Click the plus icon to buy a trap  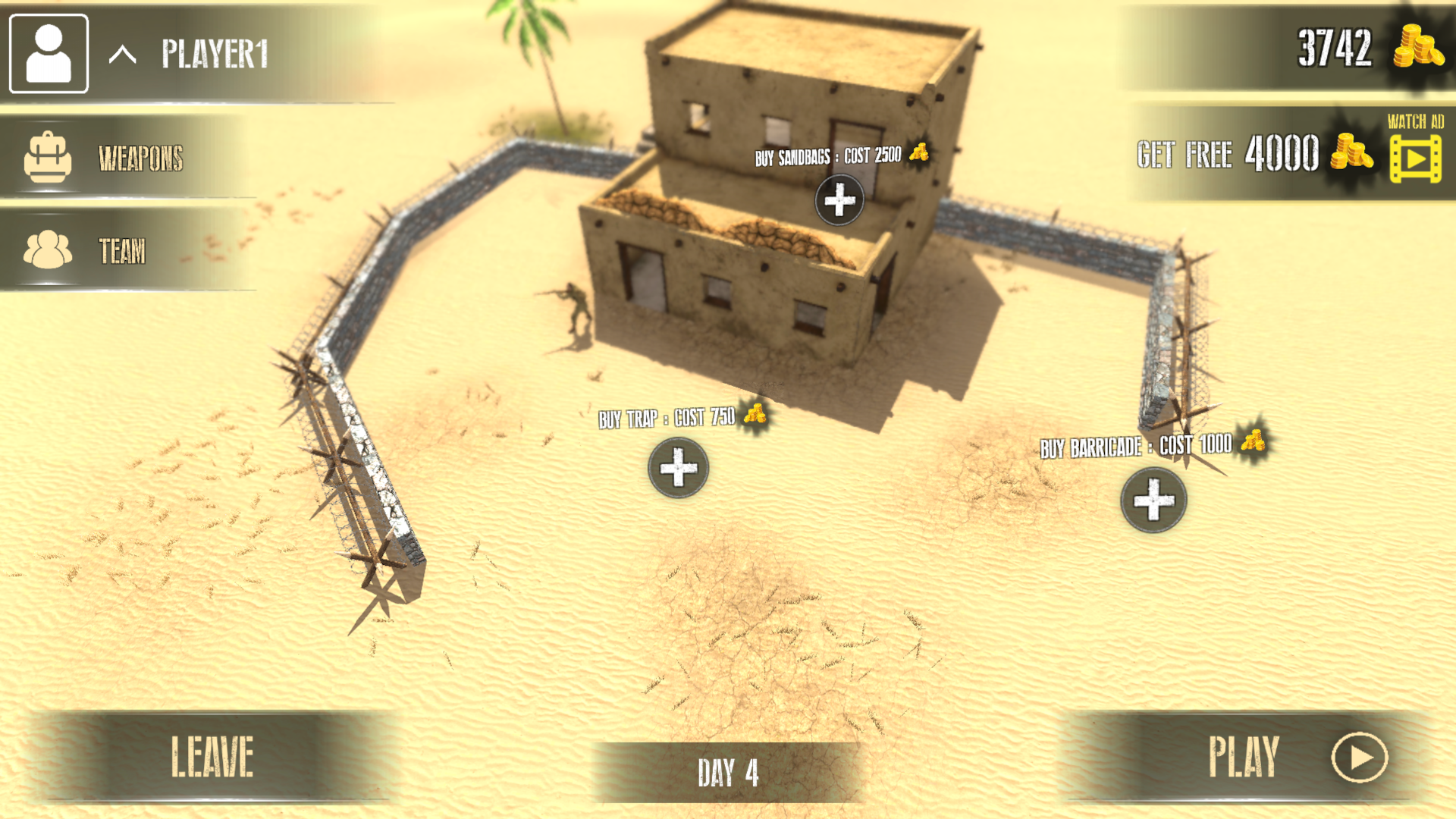(677, 468)
